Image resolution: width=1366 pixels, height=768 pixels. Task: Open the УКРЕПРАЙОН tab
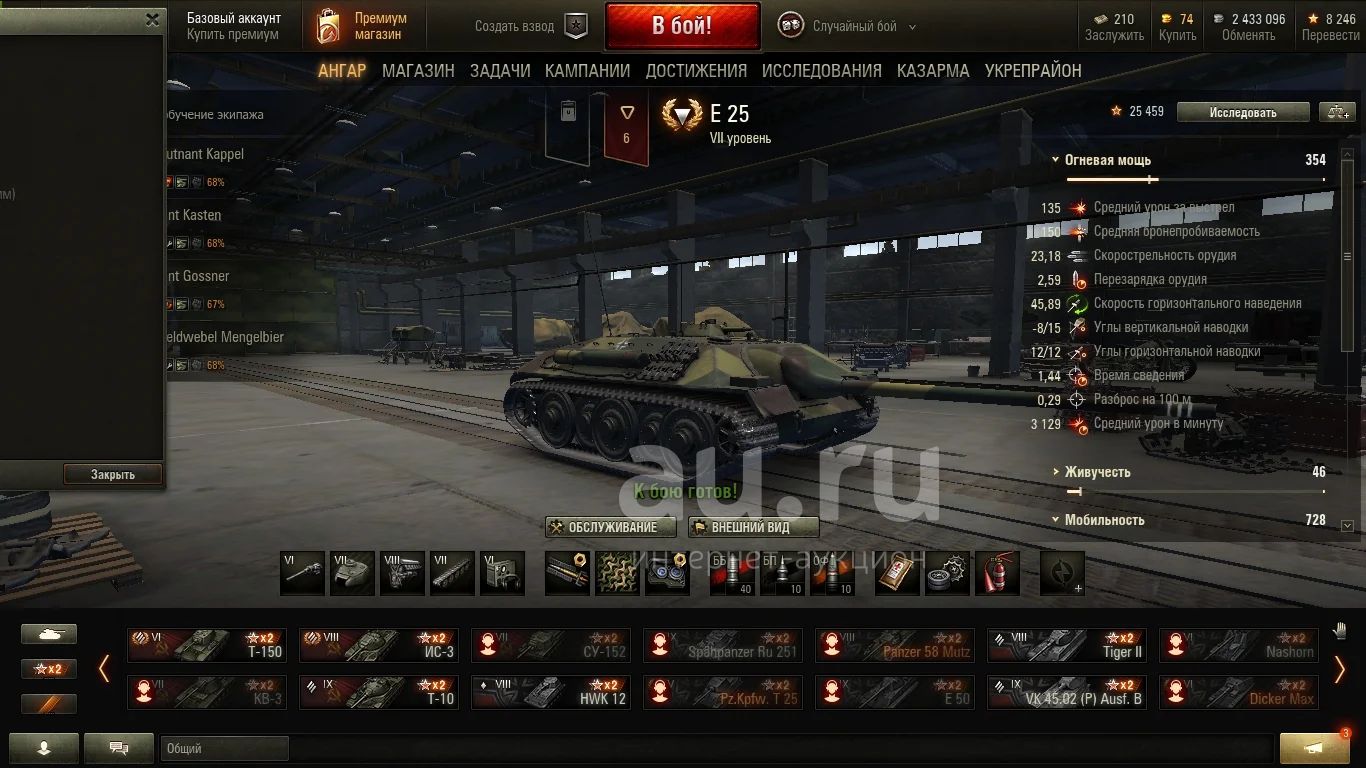[x=1033, y=71]
